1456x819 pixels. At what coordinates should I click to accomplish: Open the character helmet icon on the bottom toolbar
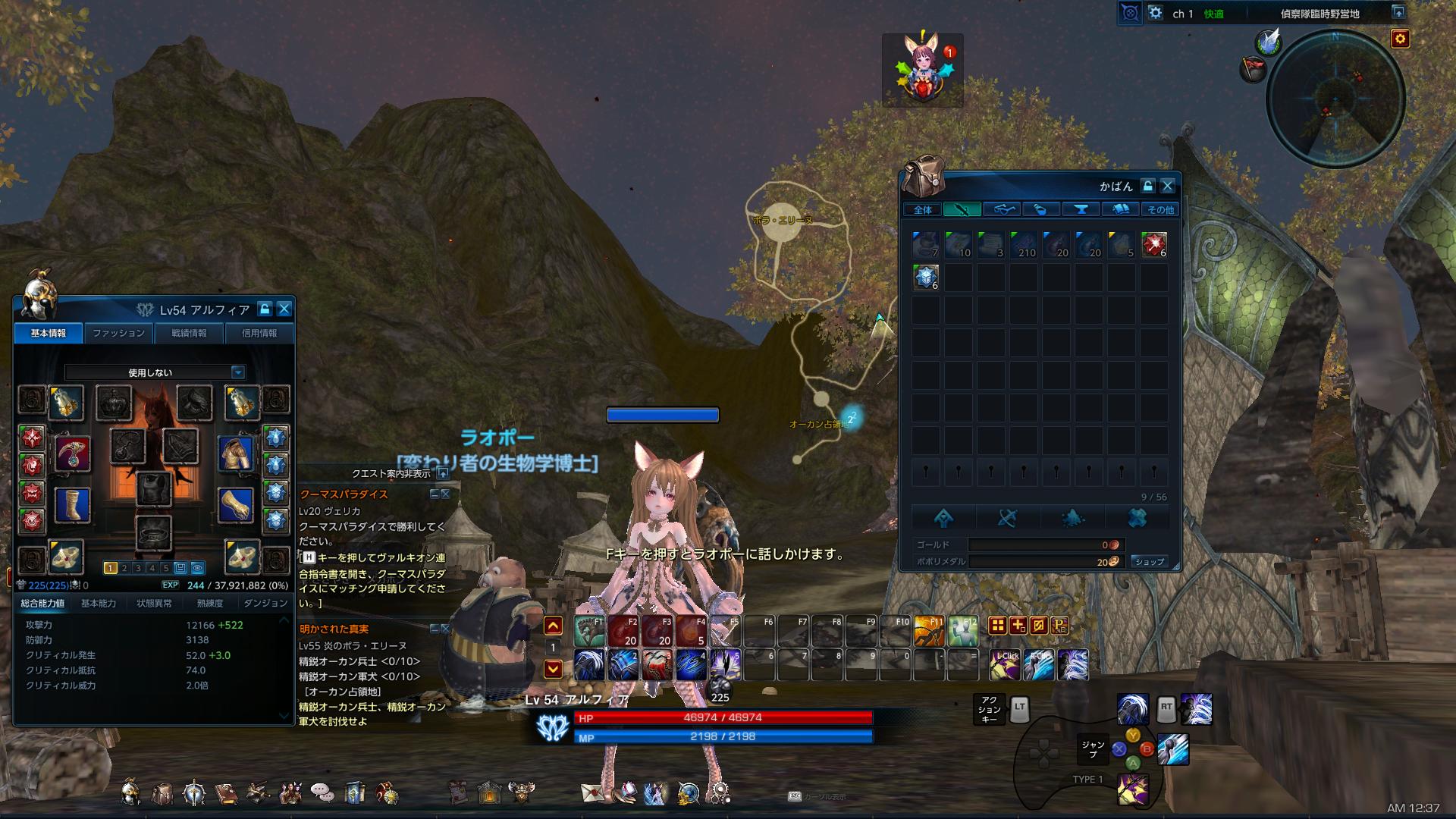130,792
